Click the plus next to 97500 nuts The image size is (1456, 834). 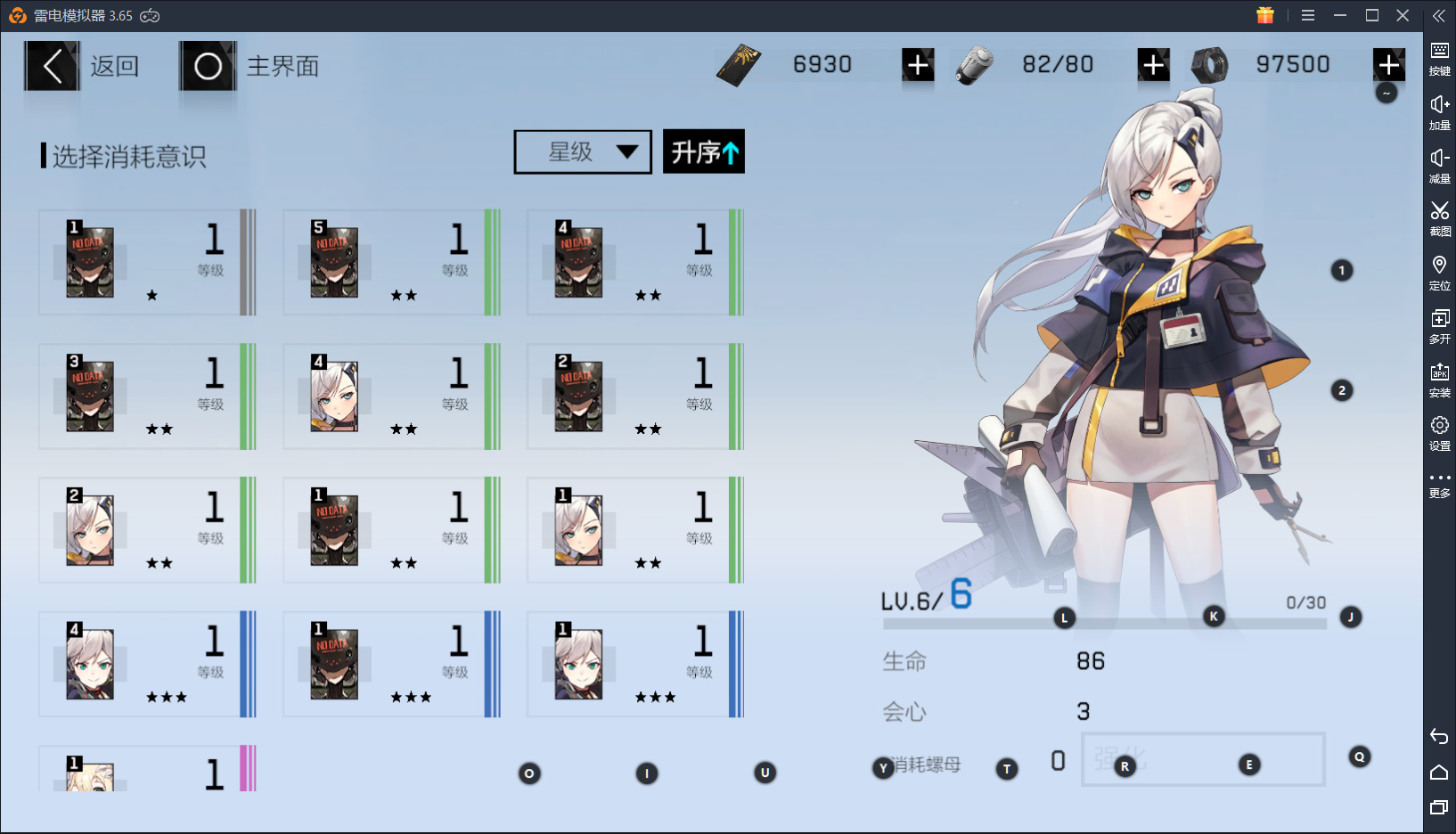[1388, 65]
